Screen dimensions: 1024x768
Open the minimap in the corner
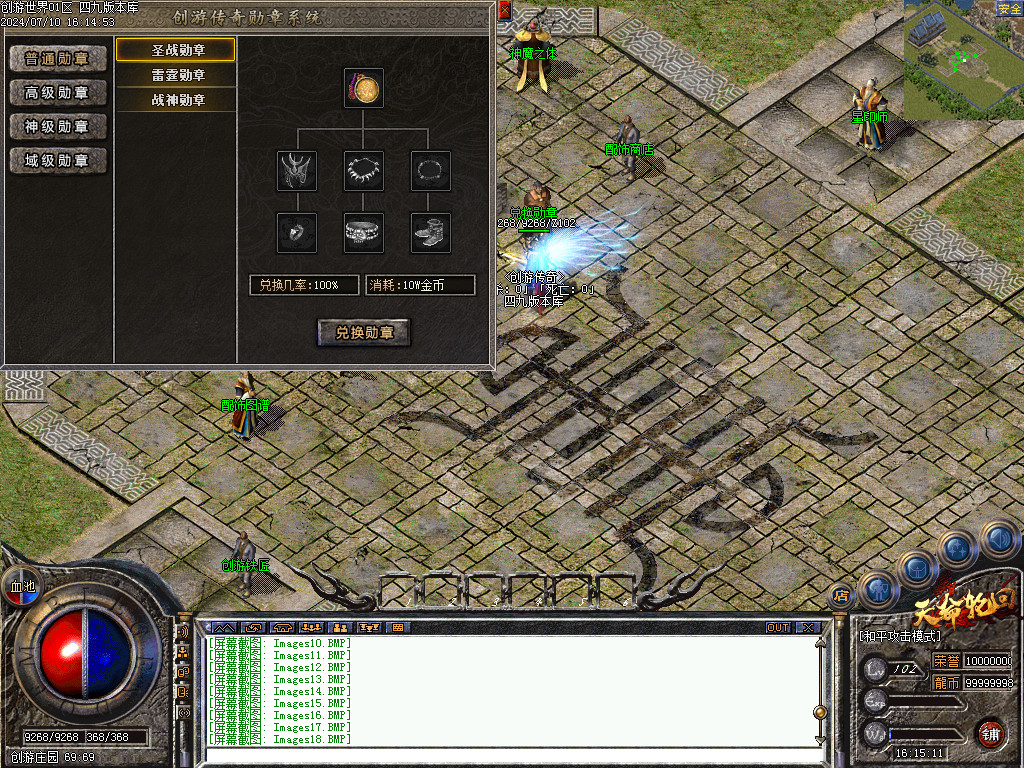tap(953, 60)
